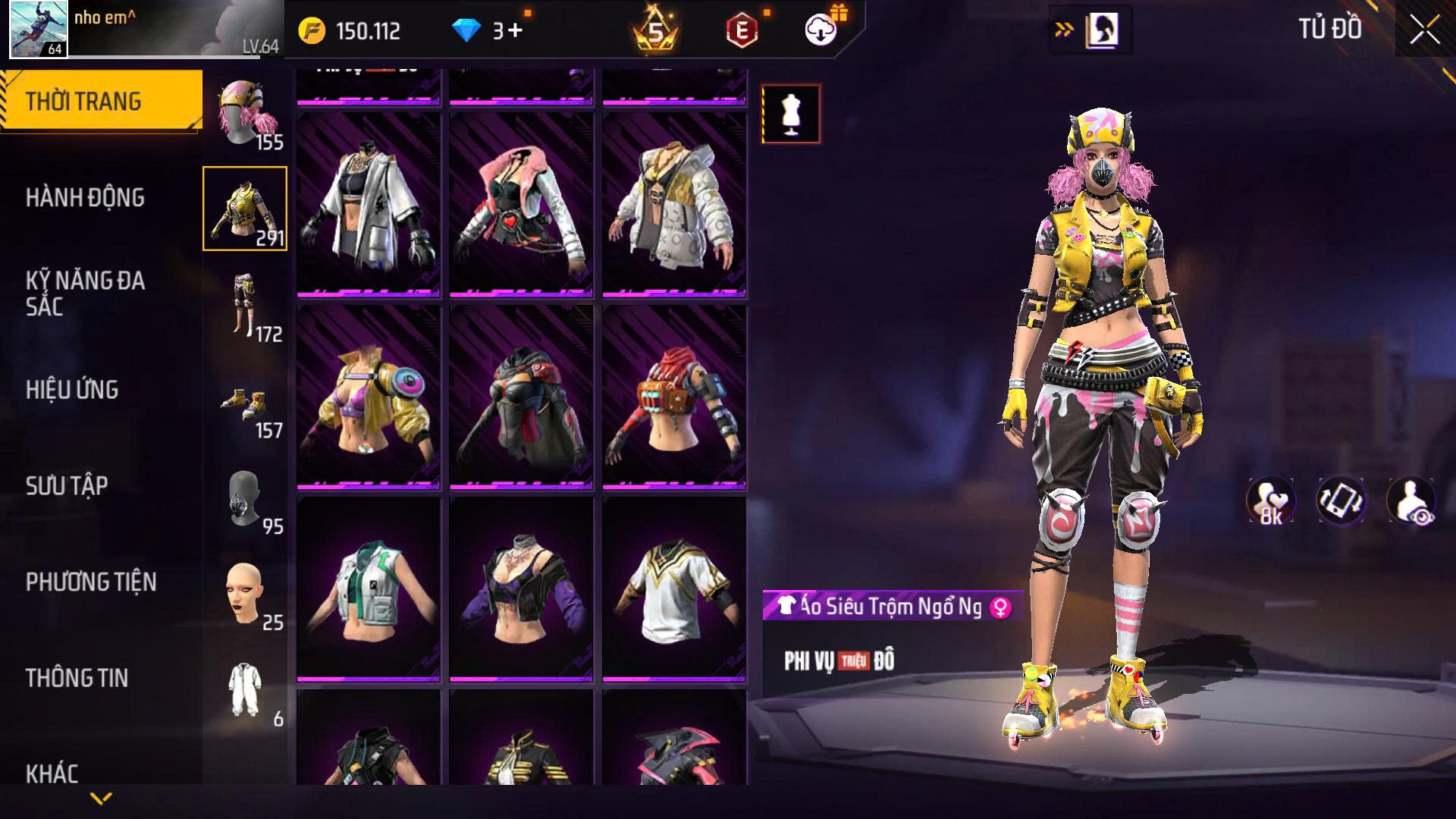Open the player profile avatar
Screen dimensions: 1456x819
[39, 30]
